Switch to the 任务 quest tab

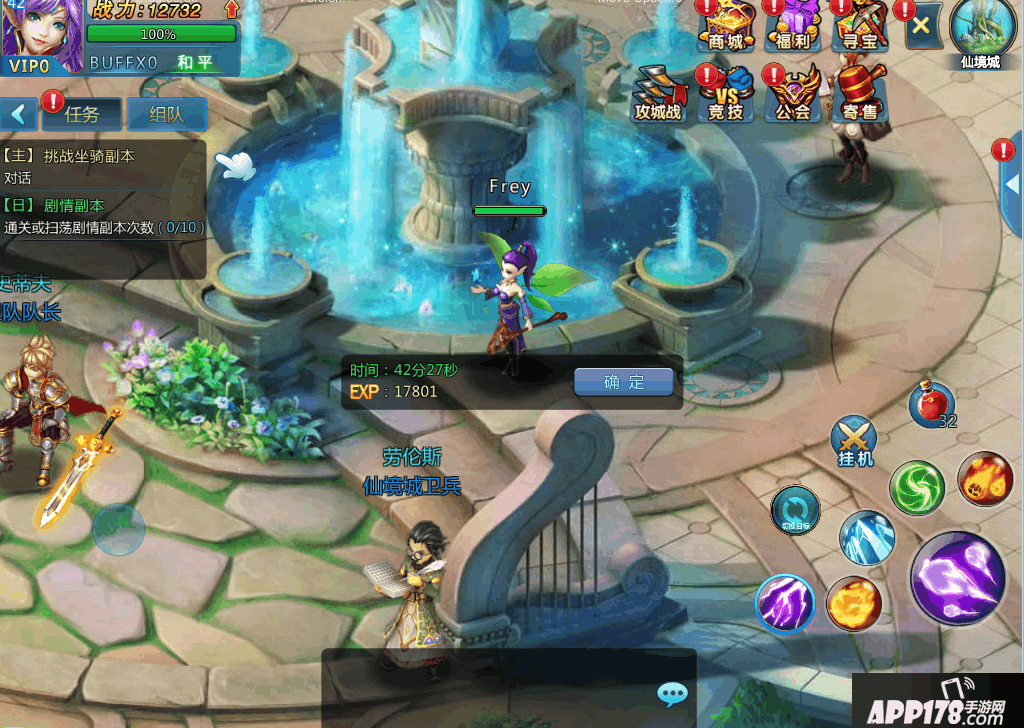click(x=82, y=114)
